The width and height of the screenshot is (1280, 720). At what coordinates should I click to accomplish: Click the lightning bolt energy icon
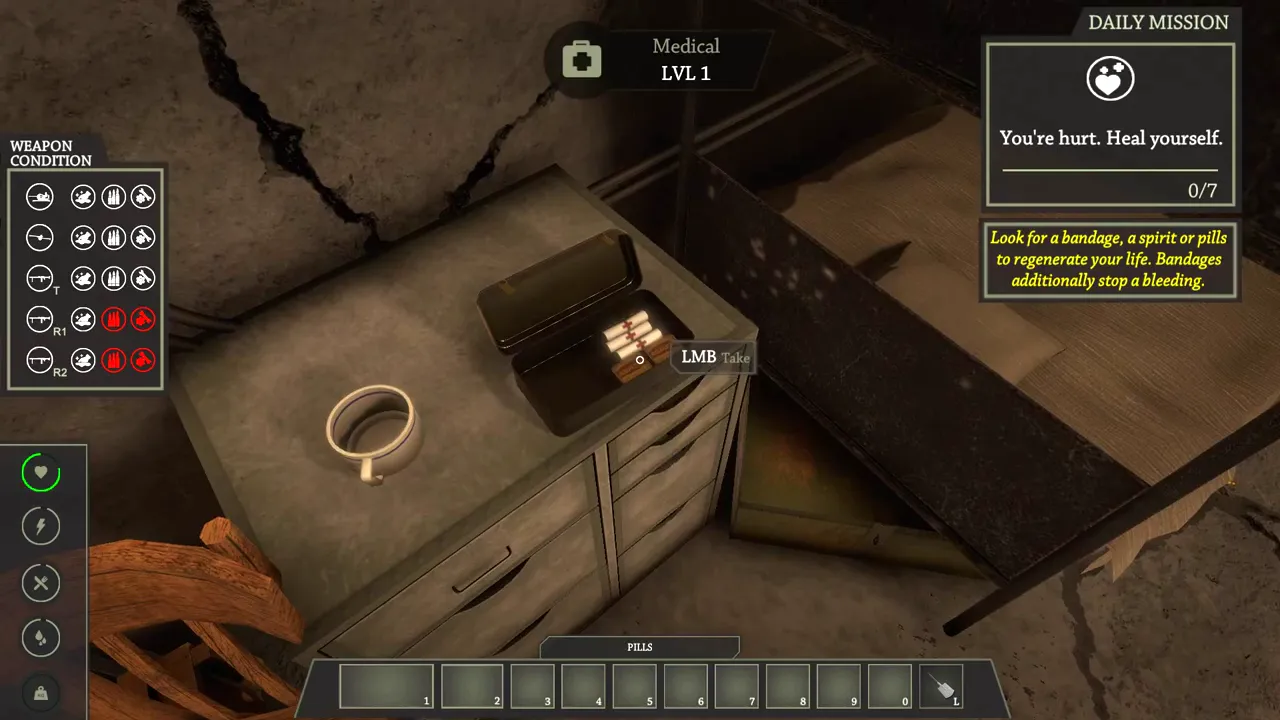41,526
